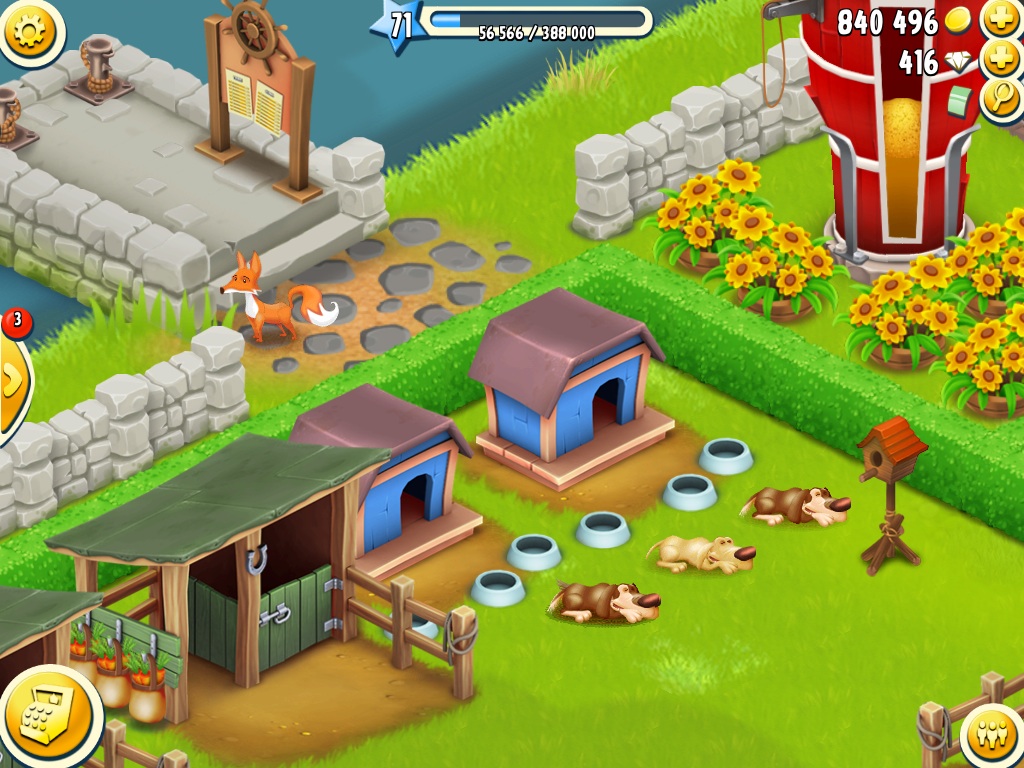Image resolution: width=1024 pixels, height=768 pixels.
Task: Open the settings gear menu
Action: [x=30, y=31]
